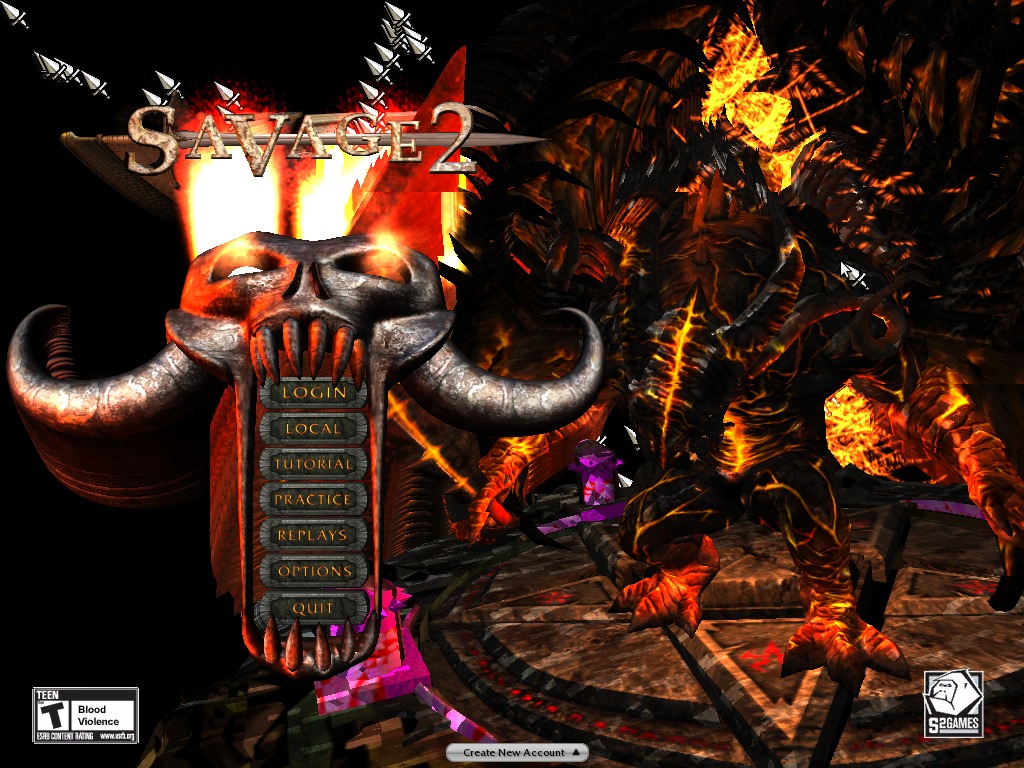Choose the Practice menu entry

313,499
